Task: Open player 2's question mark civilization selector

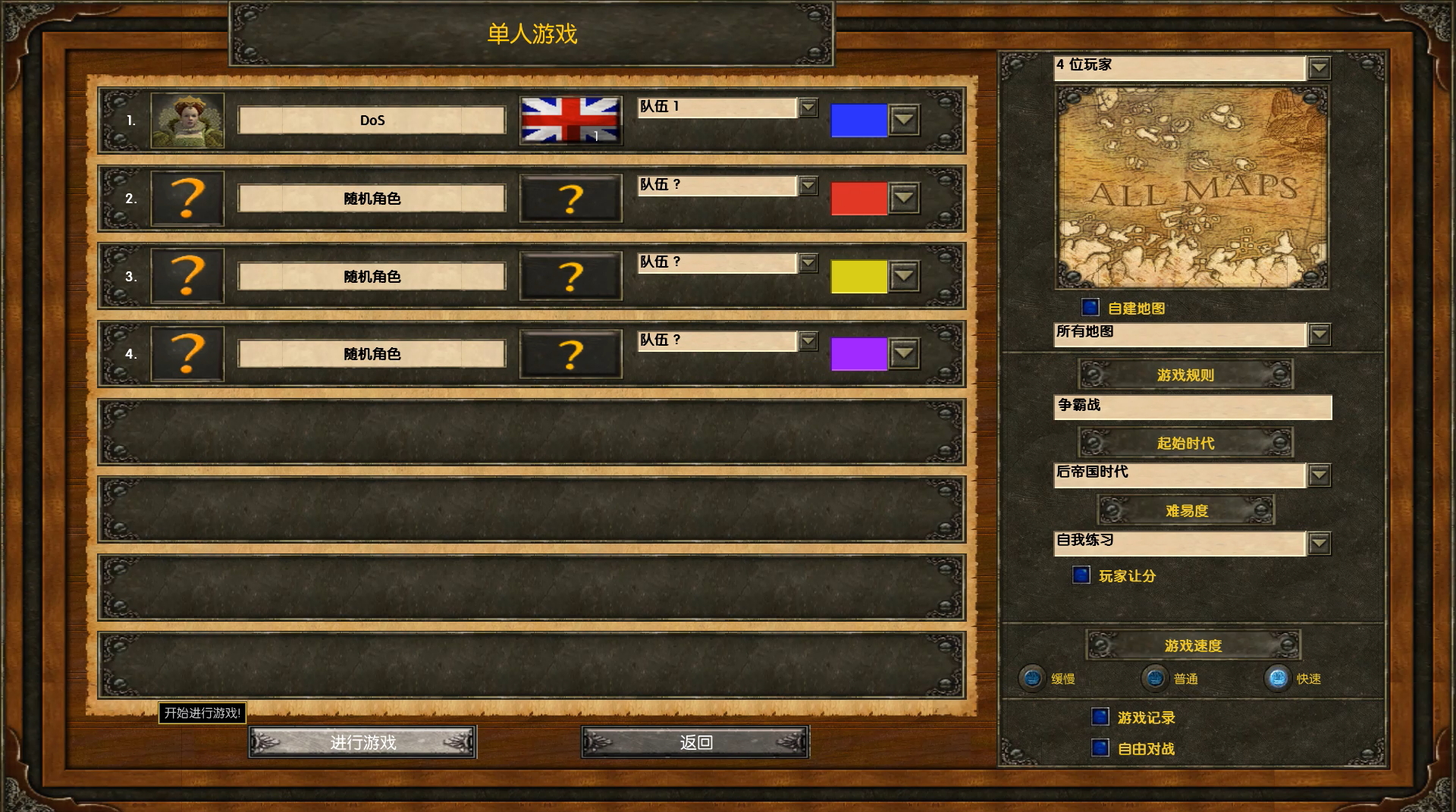Action: 570,199
